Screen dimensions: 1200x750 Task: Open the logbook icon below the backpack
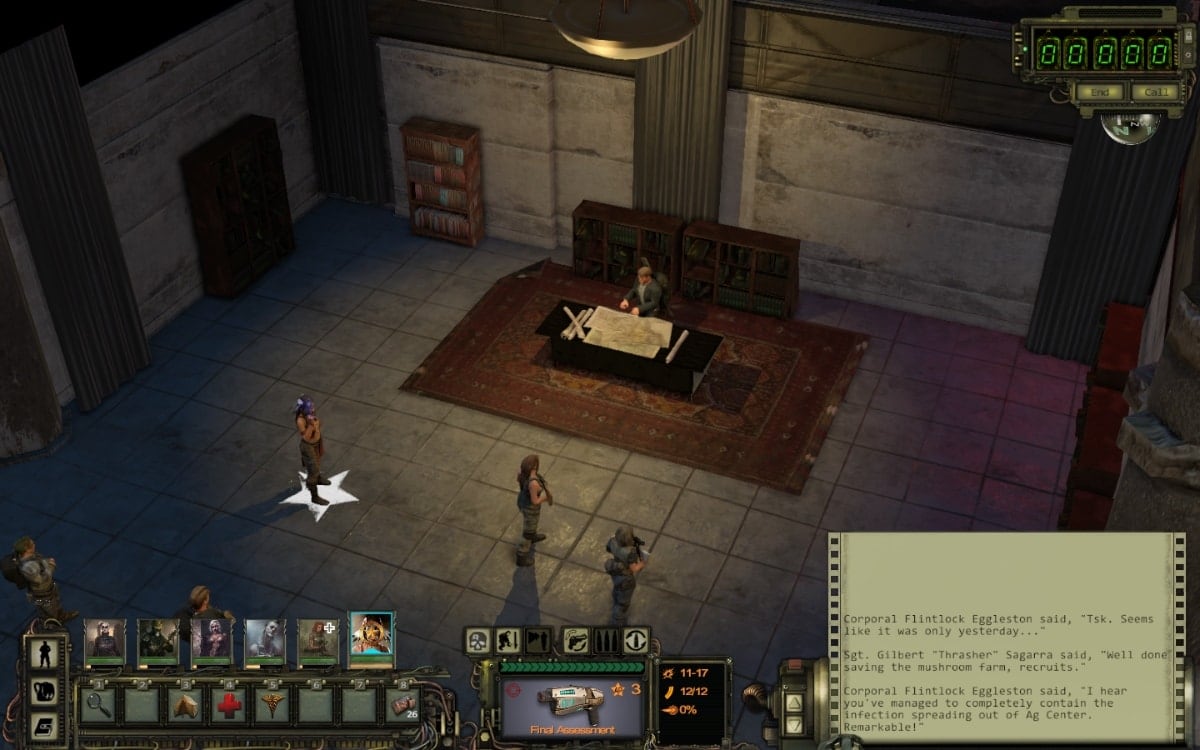46,726
